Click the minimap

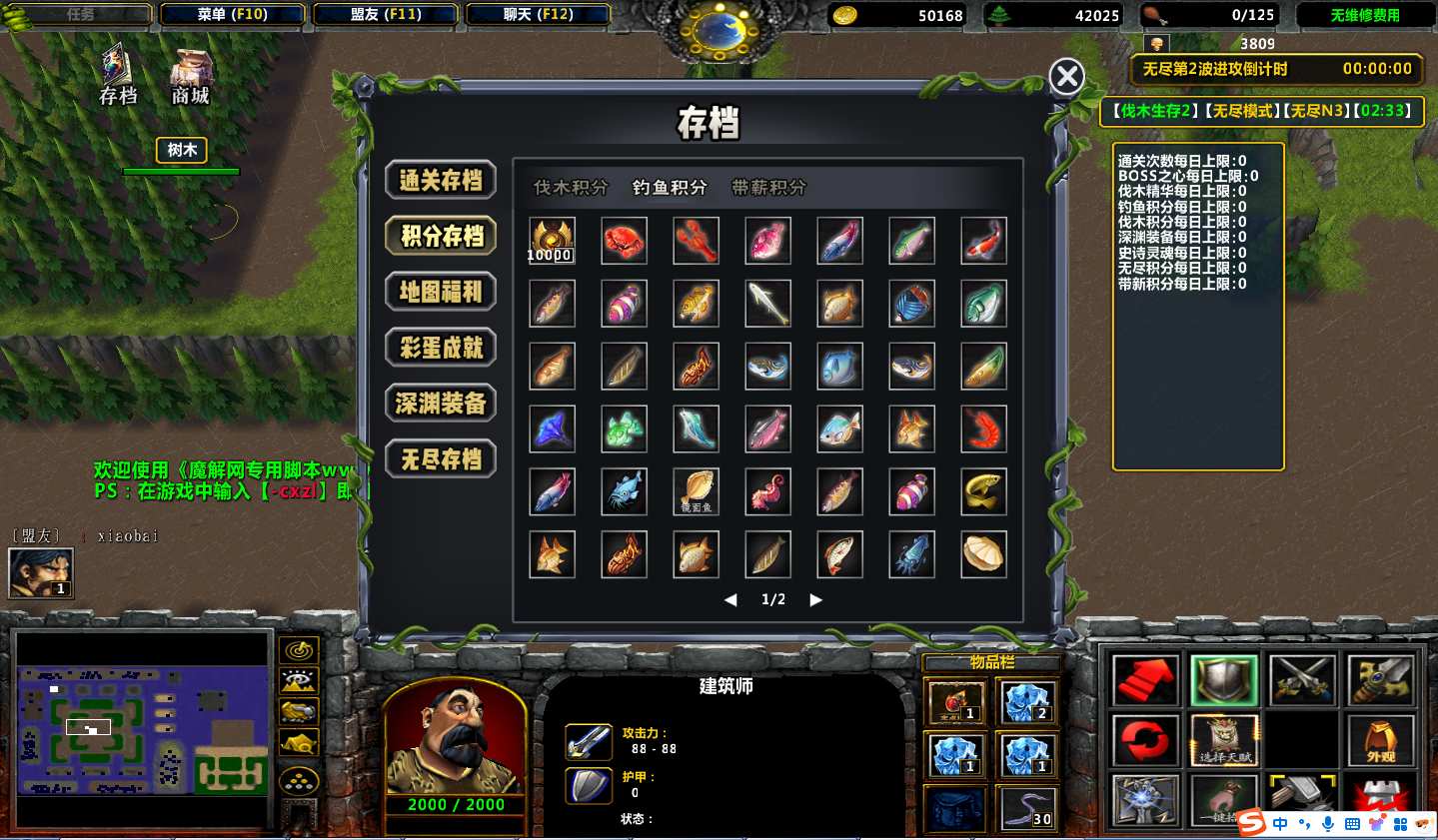143,731
